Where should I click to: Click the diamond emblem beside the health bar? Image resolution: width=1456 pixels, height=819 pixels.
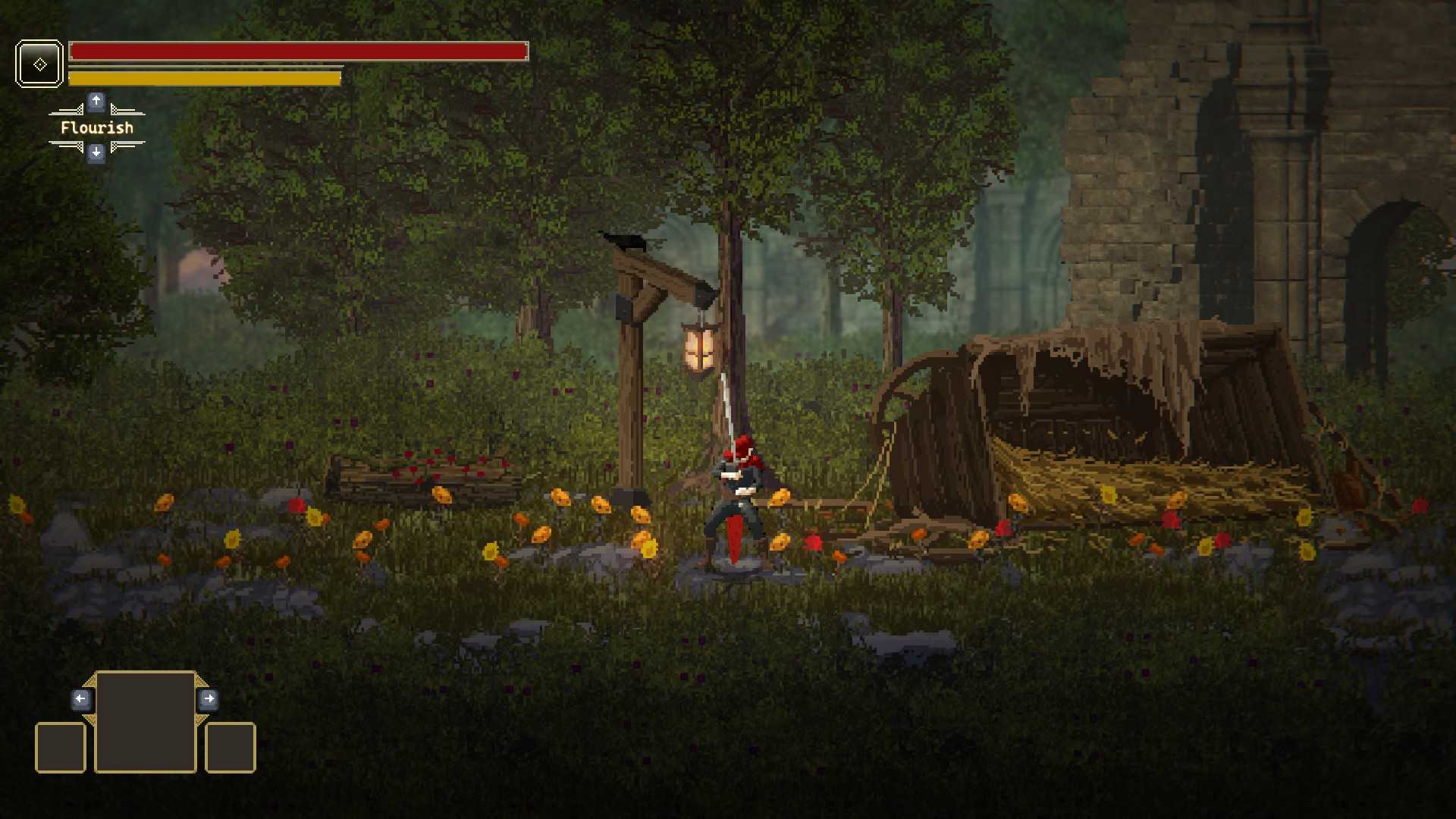[x=39, y=64]
